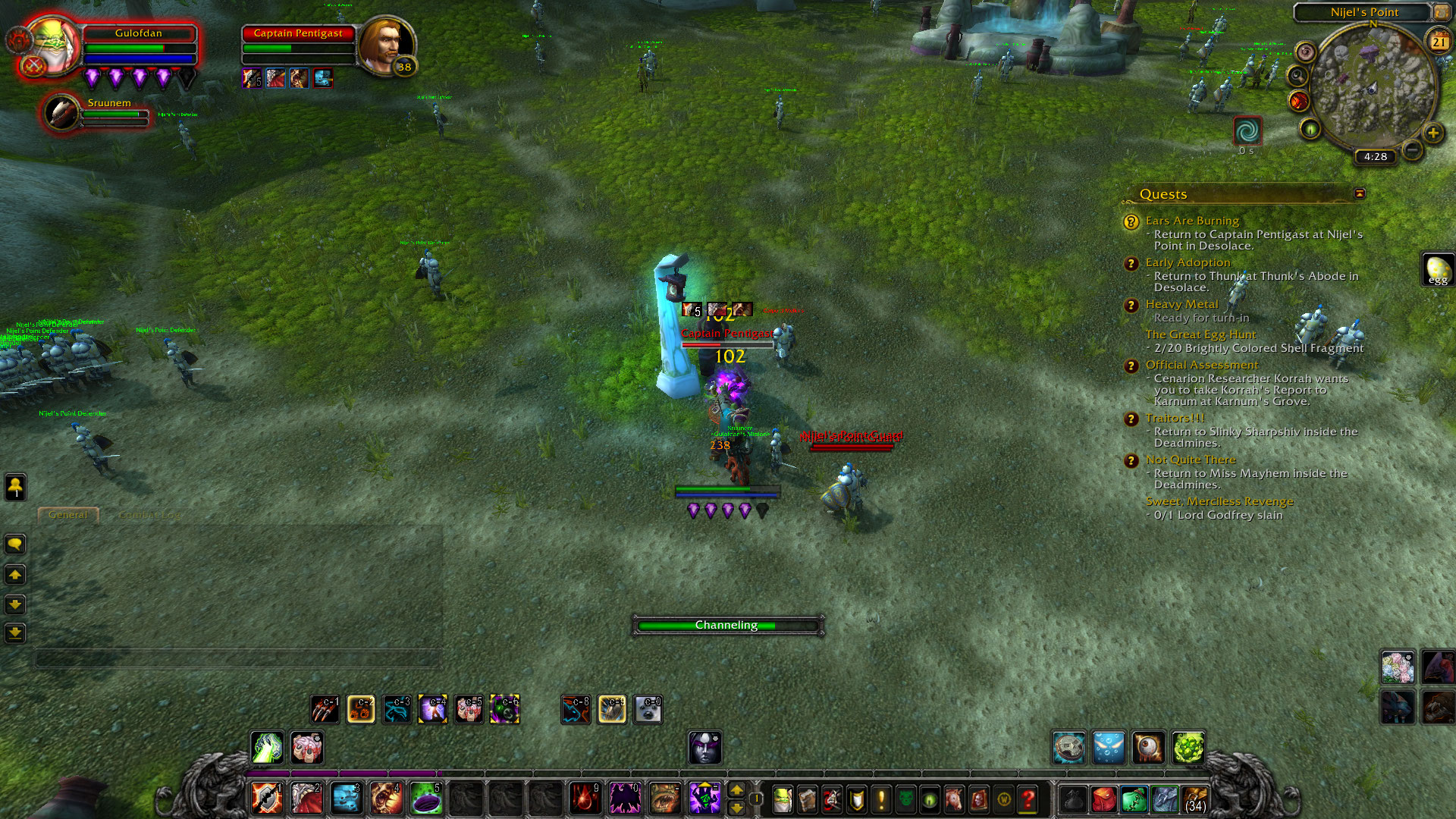
Task: Switch to the General chat tab
Action: point(68,515)
